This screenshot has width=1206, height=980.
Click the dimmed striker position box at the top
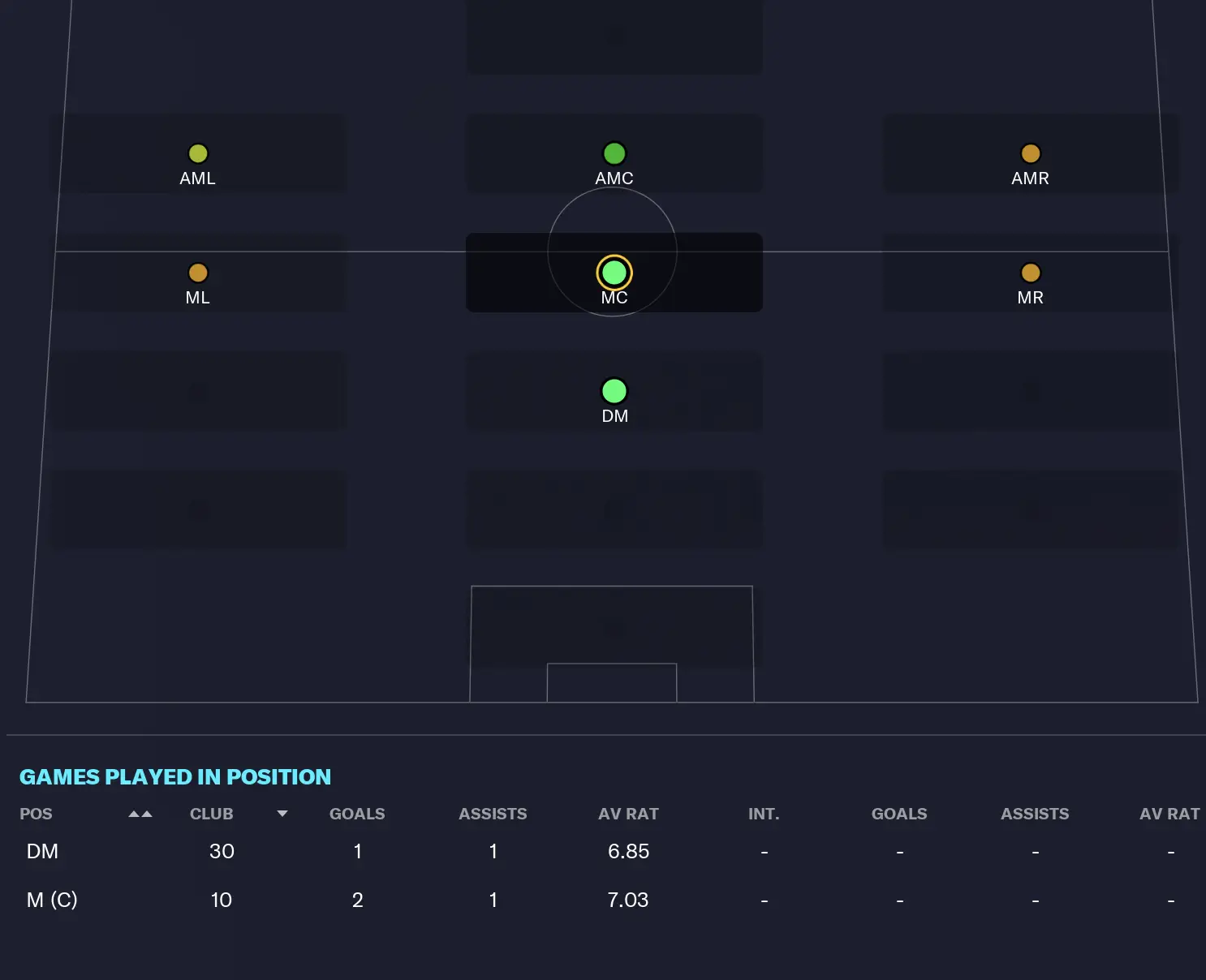click(614, 36)
